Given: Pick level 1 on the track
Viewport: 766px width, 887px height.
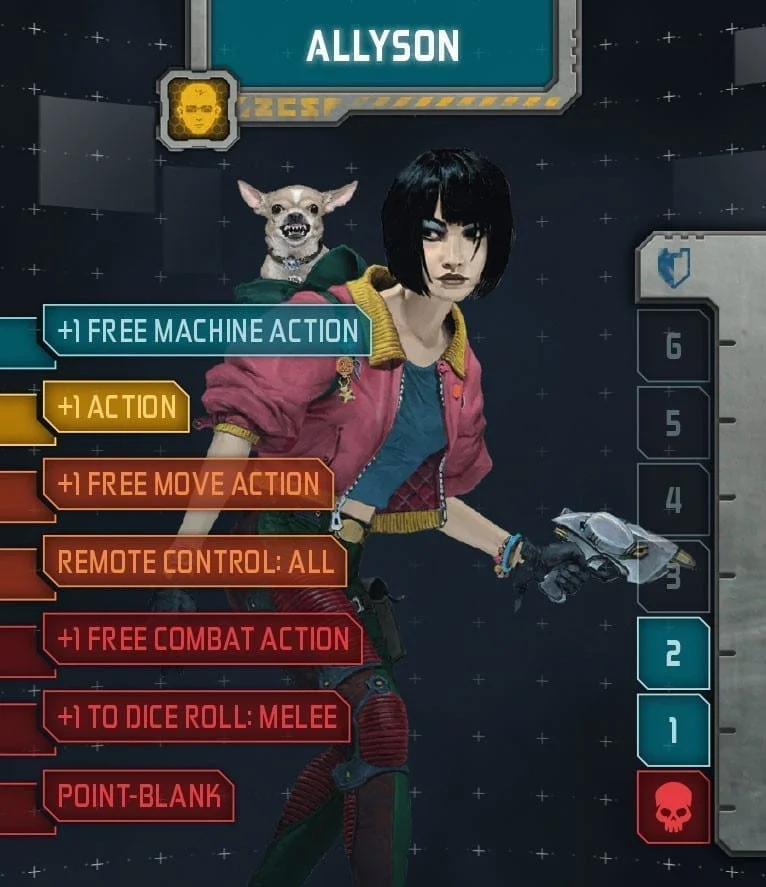Looking at the screenshot, I should pyautogui.click(x=673, y=730).
